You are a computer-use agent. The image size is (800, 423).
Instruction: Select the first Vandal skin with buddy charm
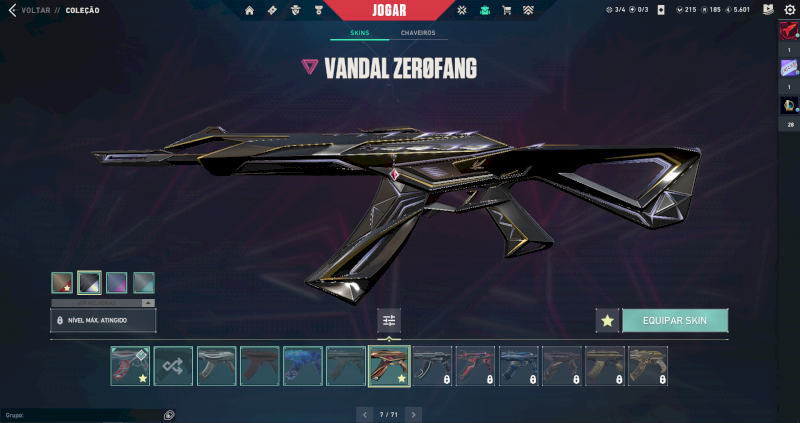130,366
